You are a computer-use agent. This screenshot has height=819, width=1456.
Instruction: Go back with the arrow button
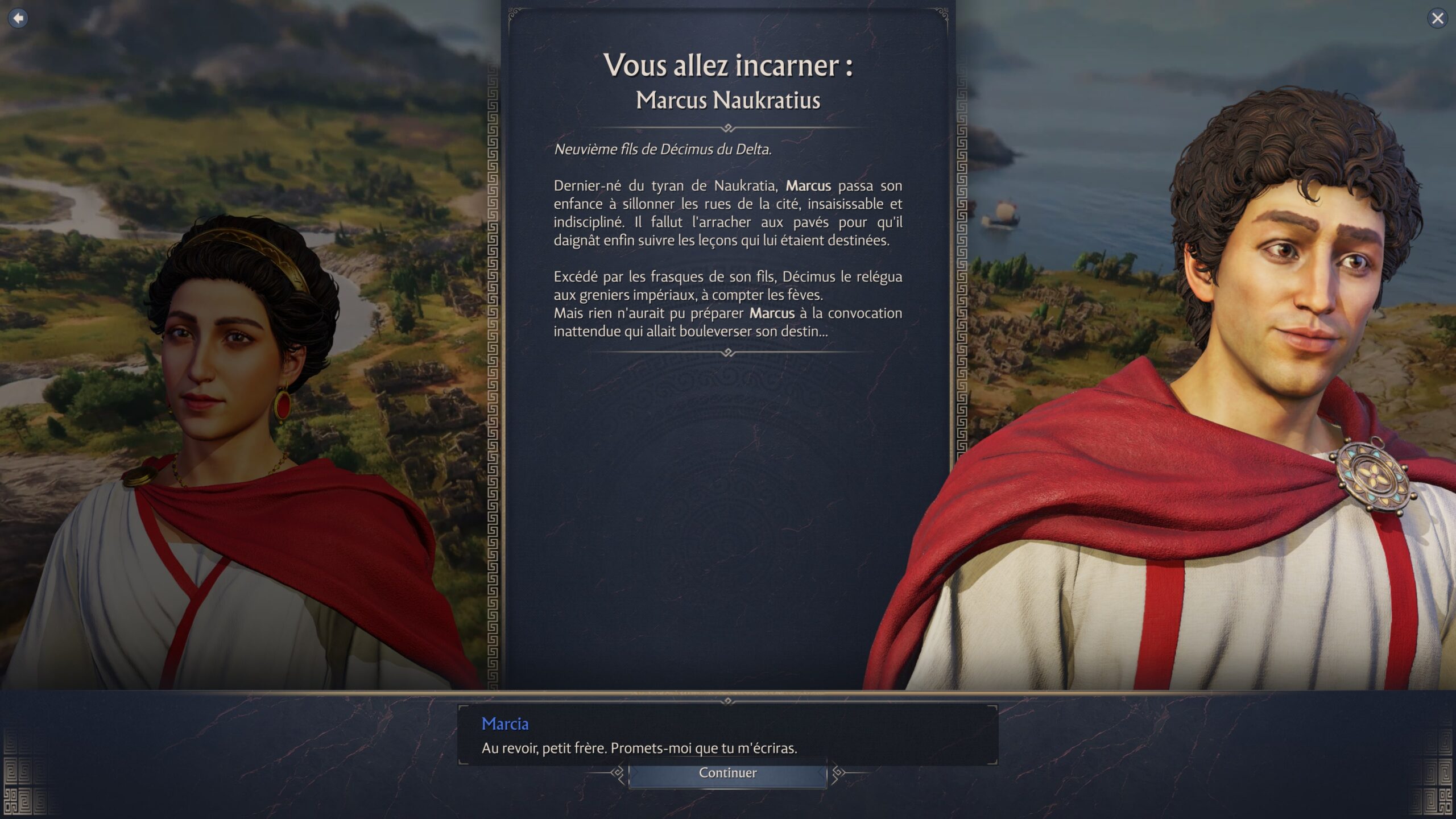(18, 18)
